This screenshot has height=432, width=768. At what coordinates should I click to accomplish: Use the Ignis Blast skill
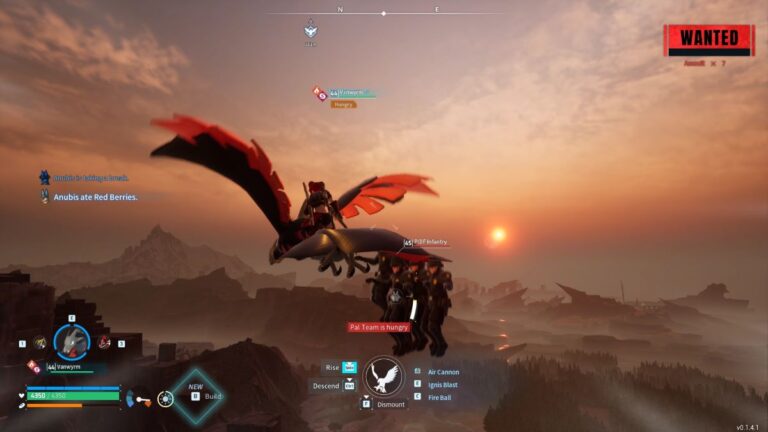click(x=441, y=384)
